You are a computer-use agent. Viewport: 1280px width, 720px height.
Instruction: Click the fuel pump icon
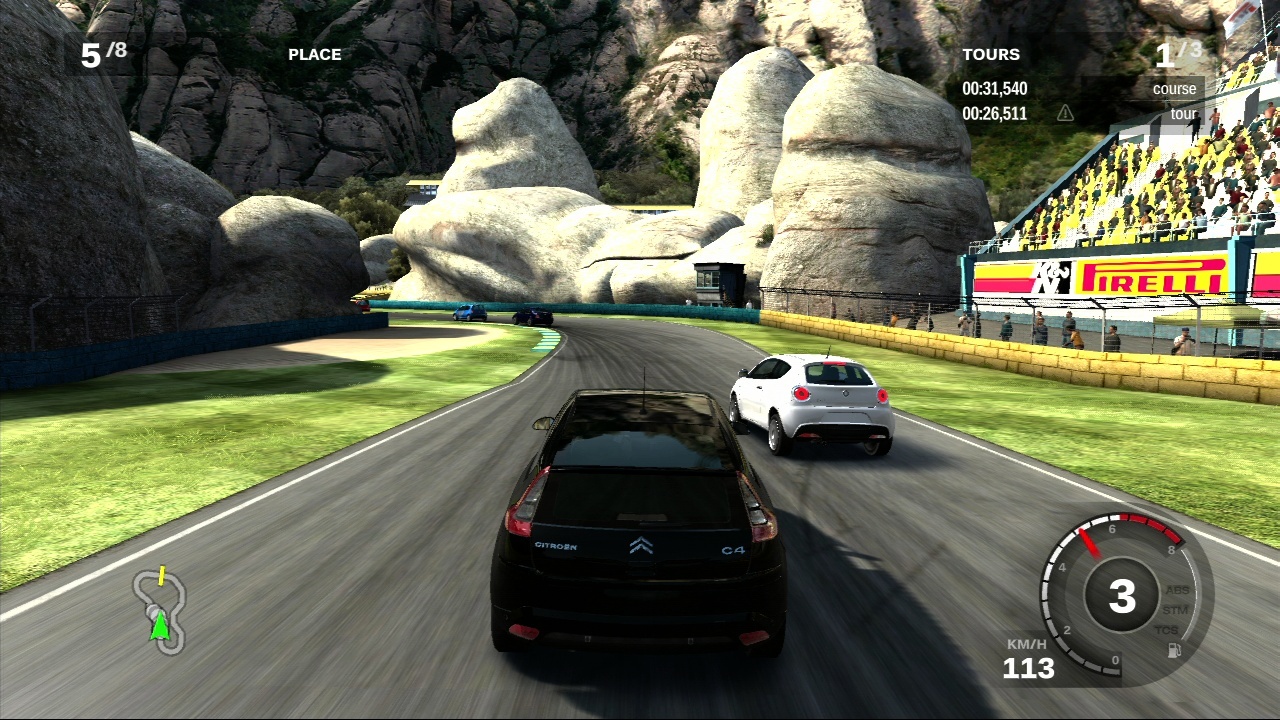click(1173, 650)
